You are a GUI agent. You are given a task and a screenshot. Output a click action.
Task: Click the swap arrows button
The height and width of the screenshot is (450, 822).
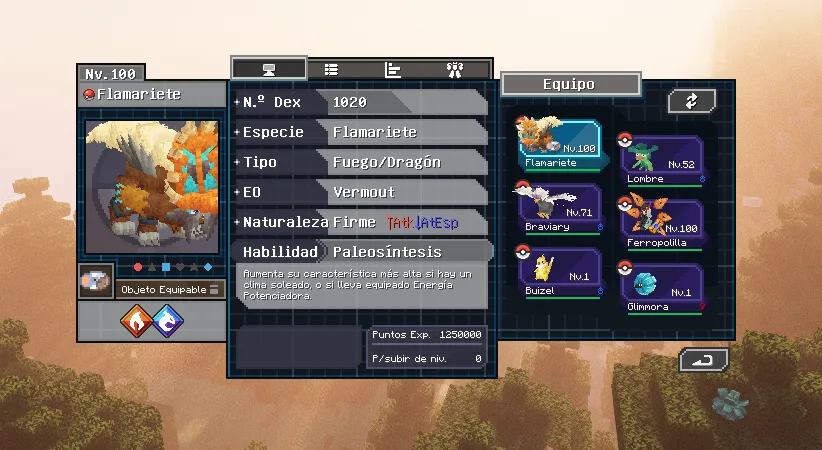tap(692, 101)
